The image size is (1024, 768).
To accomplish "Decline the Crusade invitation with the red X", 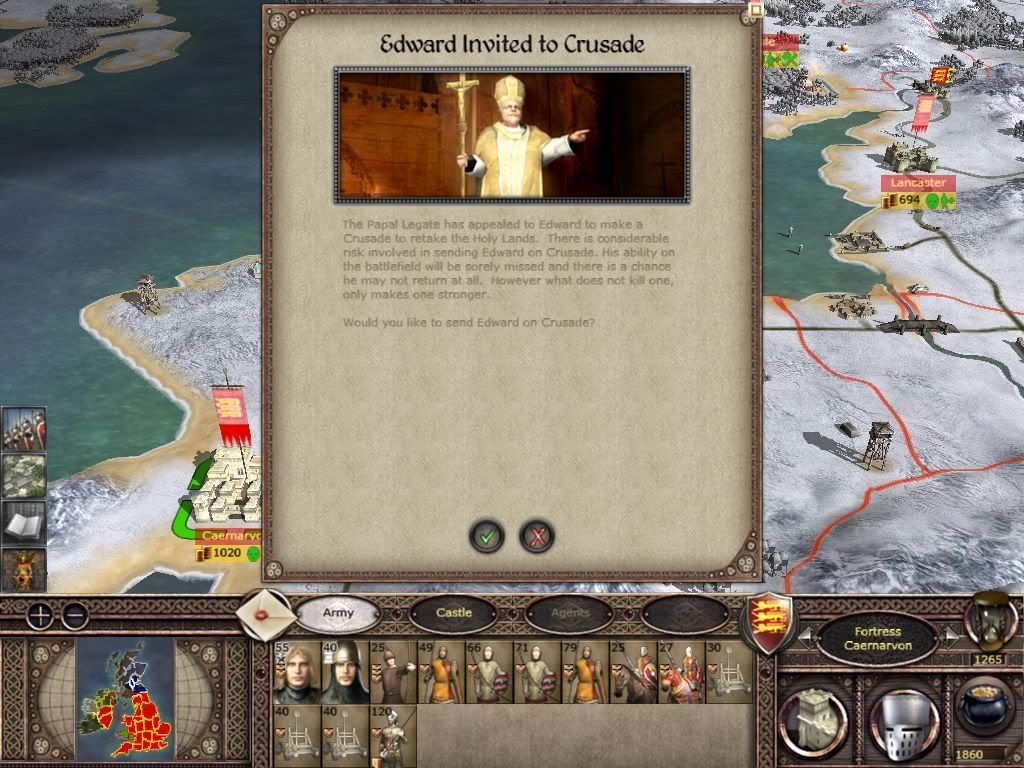I will pos(537,537).
